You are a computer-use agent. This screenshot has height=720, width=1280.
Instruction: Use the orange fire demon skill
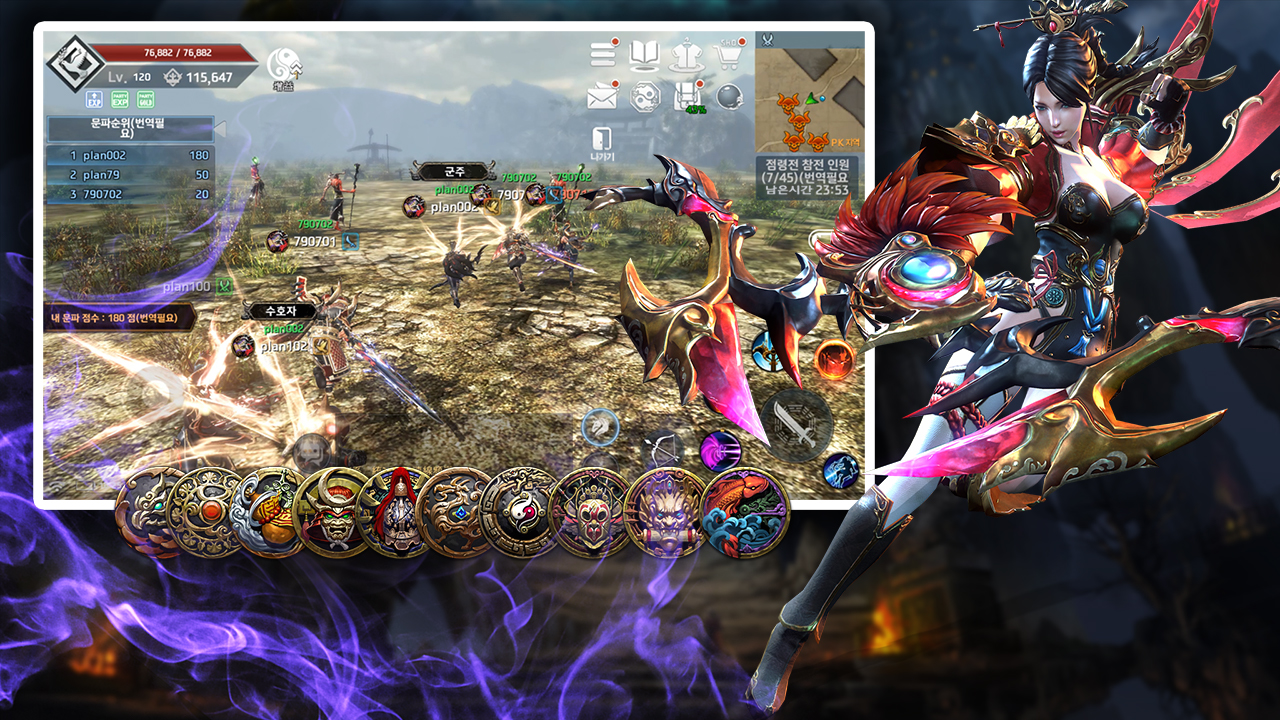[x=834, y=358]
